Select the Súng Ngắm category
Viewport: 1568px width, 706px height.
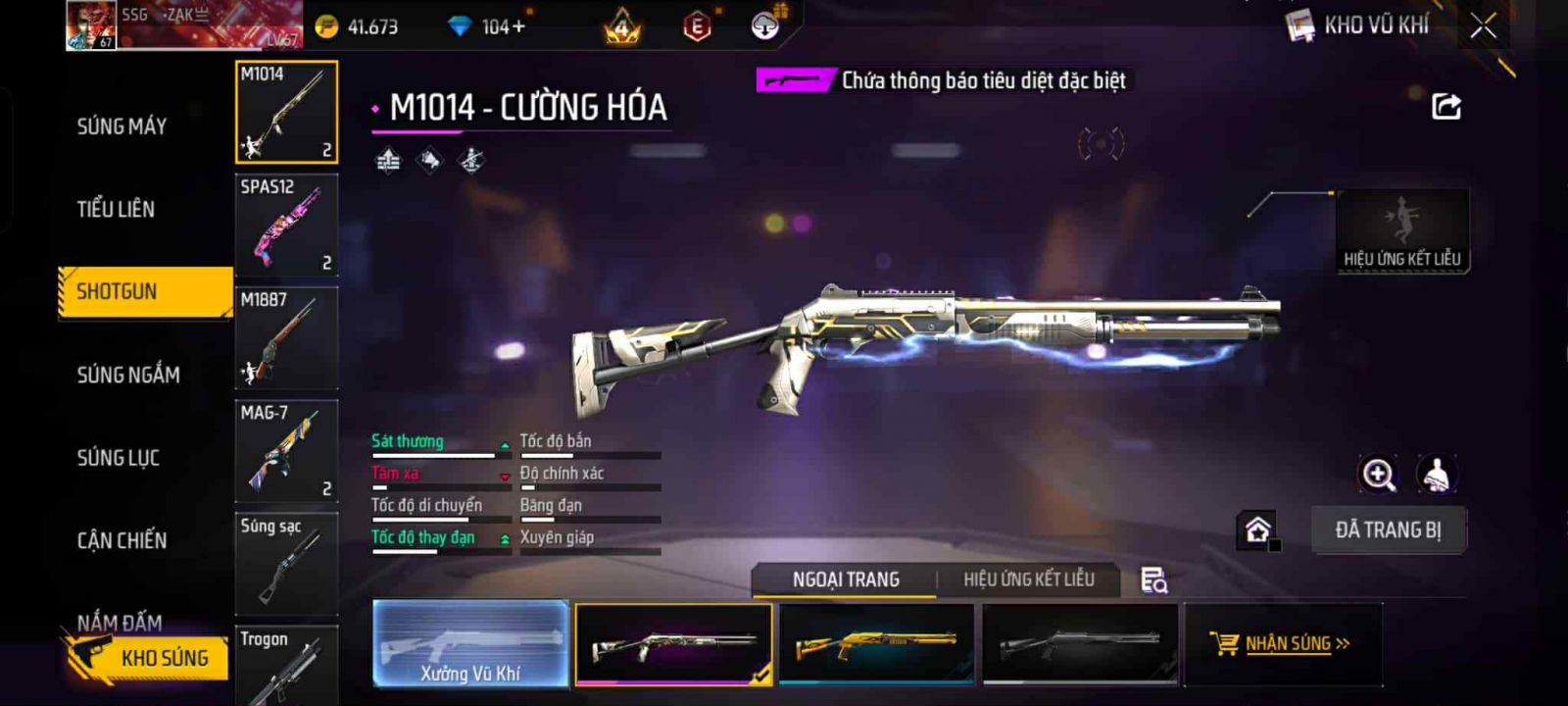[x=128, y=375]
